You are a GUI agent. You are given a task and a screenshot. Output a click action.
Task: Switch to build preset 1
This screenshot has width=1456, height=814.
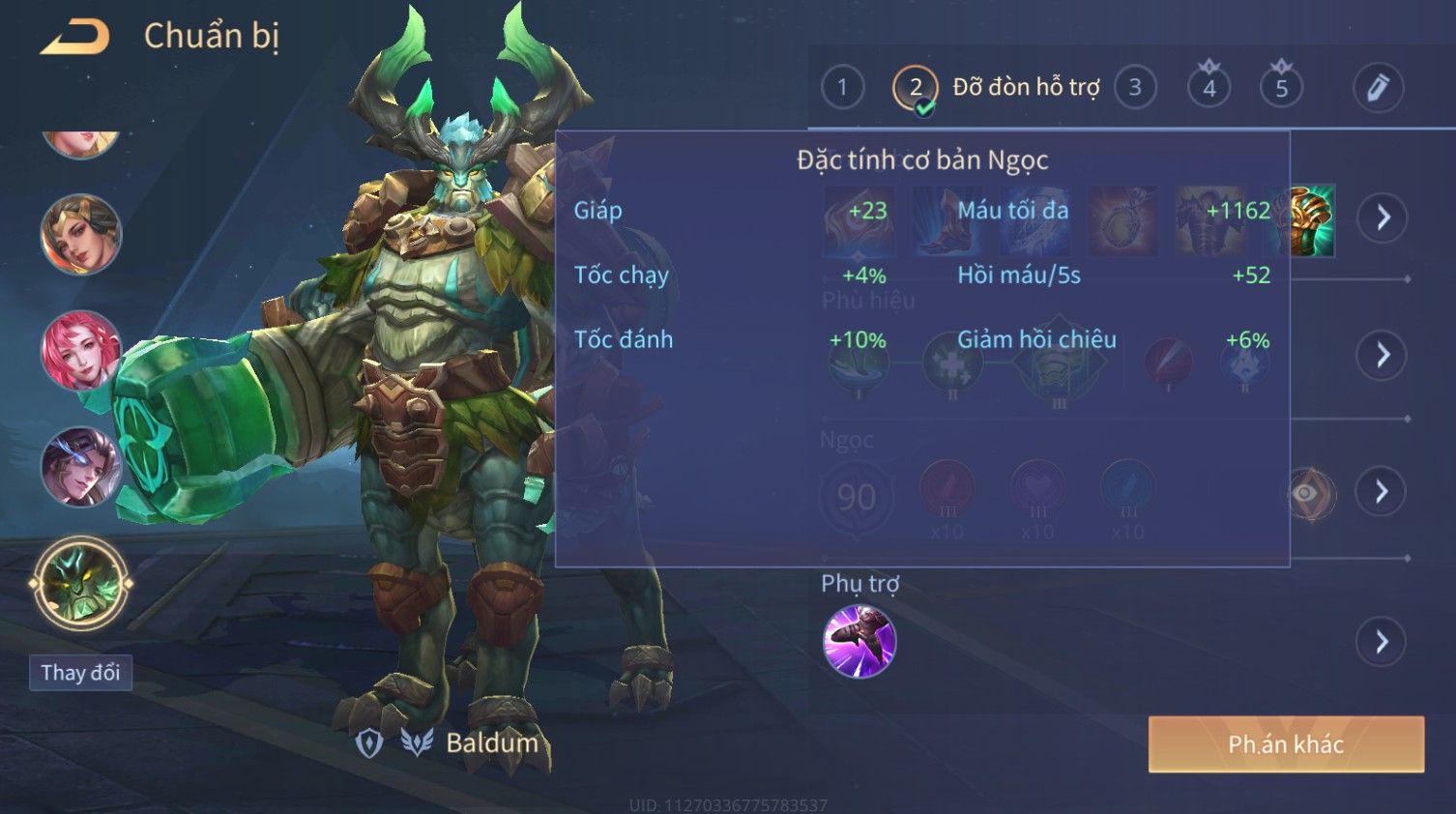pyautogui.click(x=842, y=88)
